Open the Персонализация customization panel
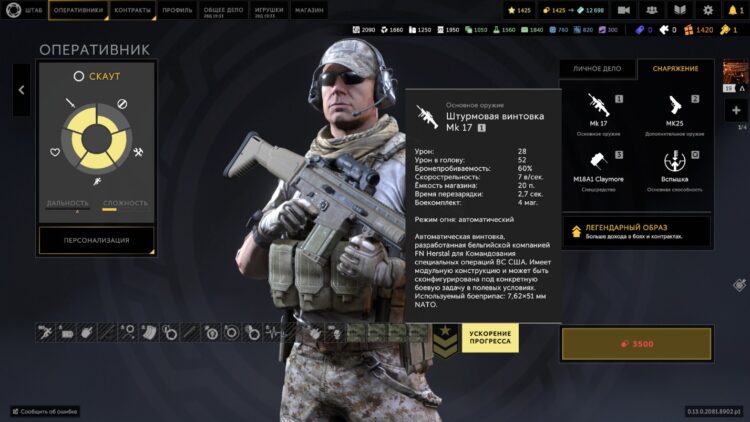The image size is (750, 422). (96, 240)
